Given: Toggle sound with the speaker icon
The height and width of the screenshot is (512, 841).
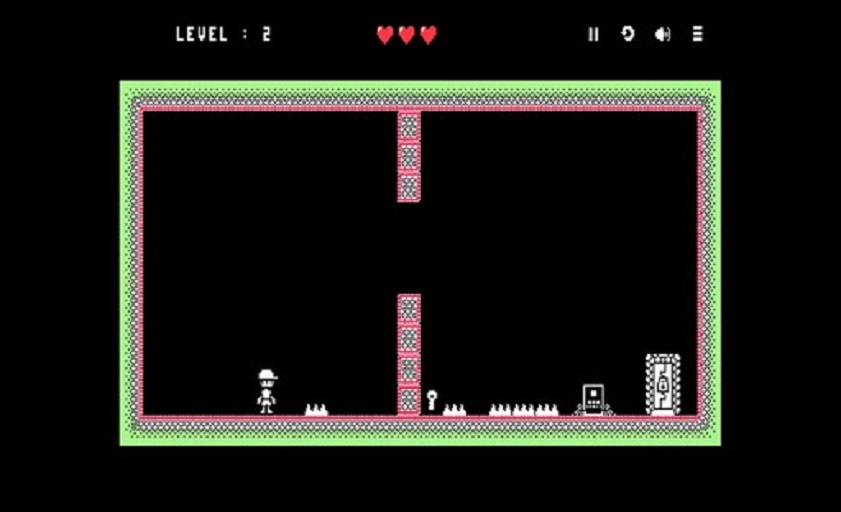Looking at the screenshot, I should [662, 34].
